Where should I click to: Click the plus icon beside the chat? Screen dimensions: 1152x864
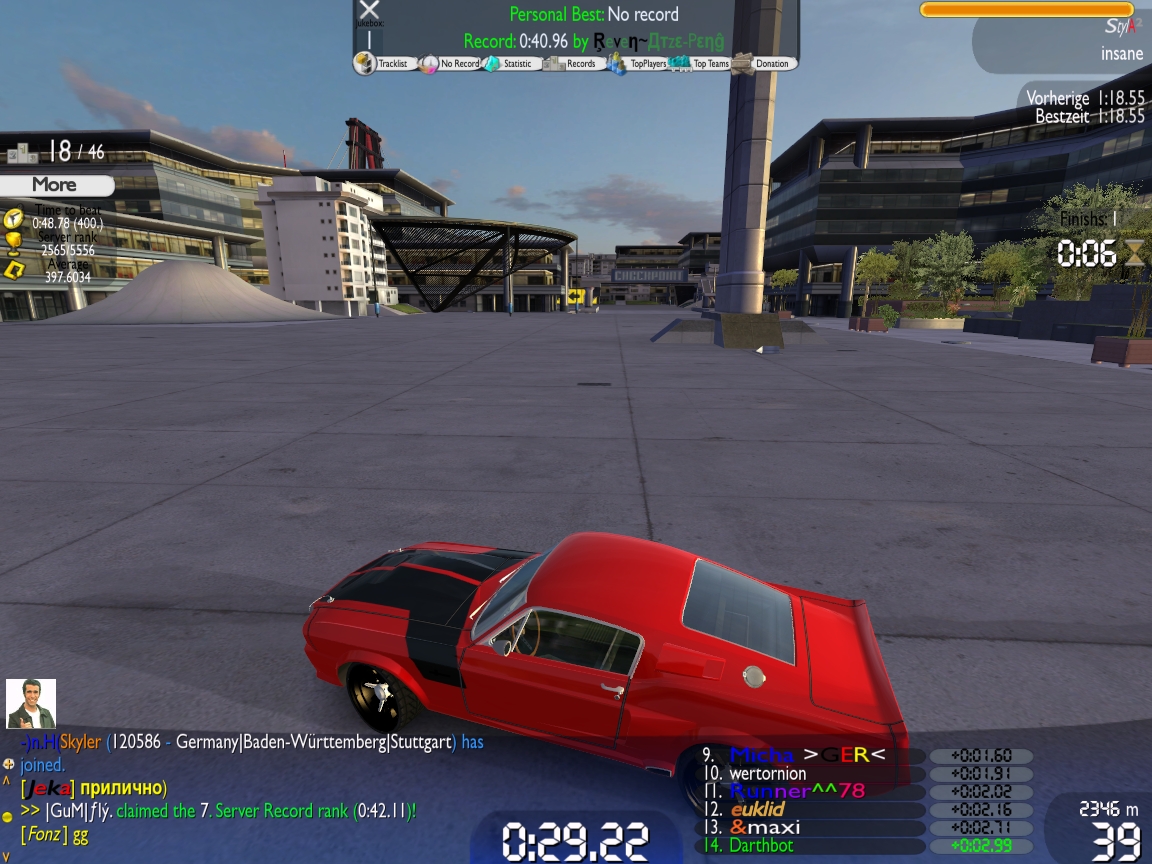(8, 765)
